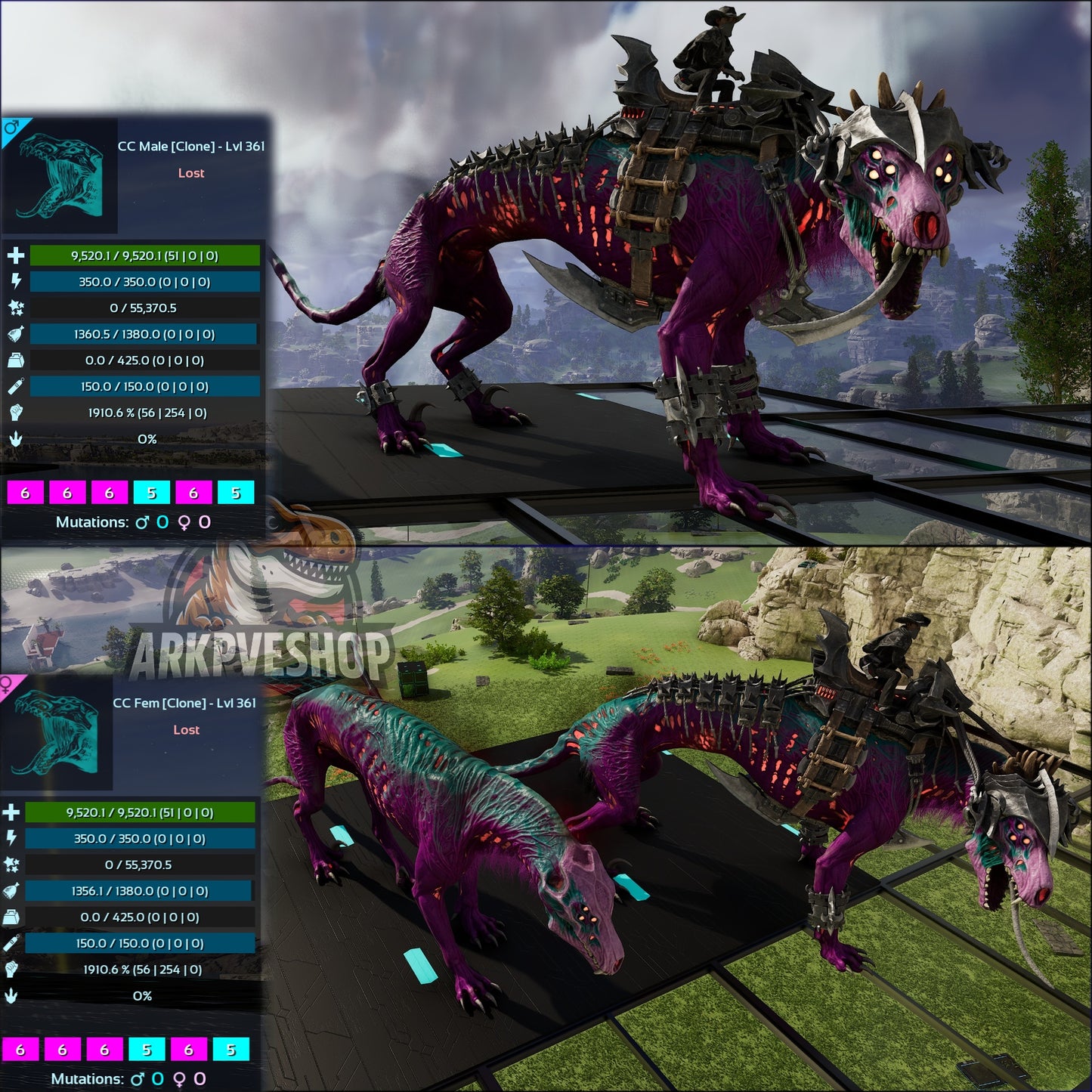Click the oxygen syringe stat icon
The image size is (1092, 1092).
pyautogui.click(x=15, y=387)
